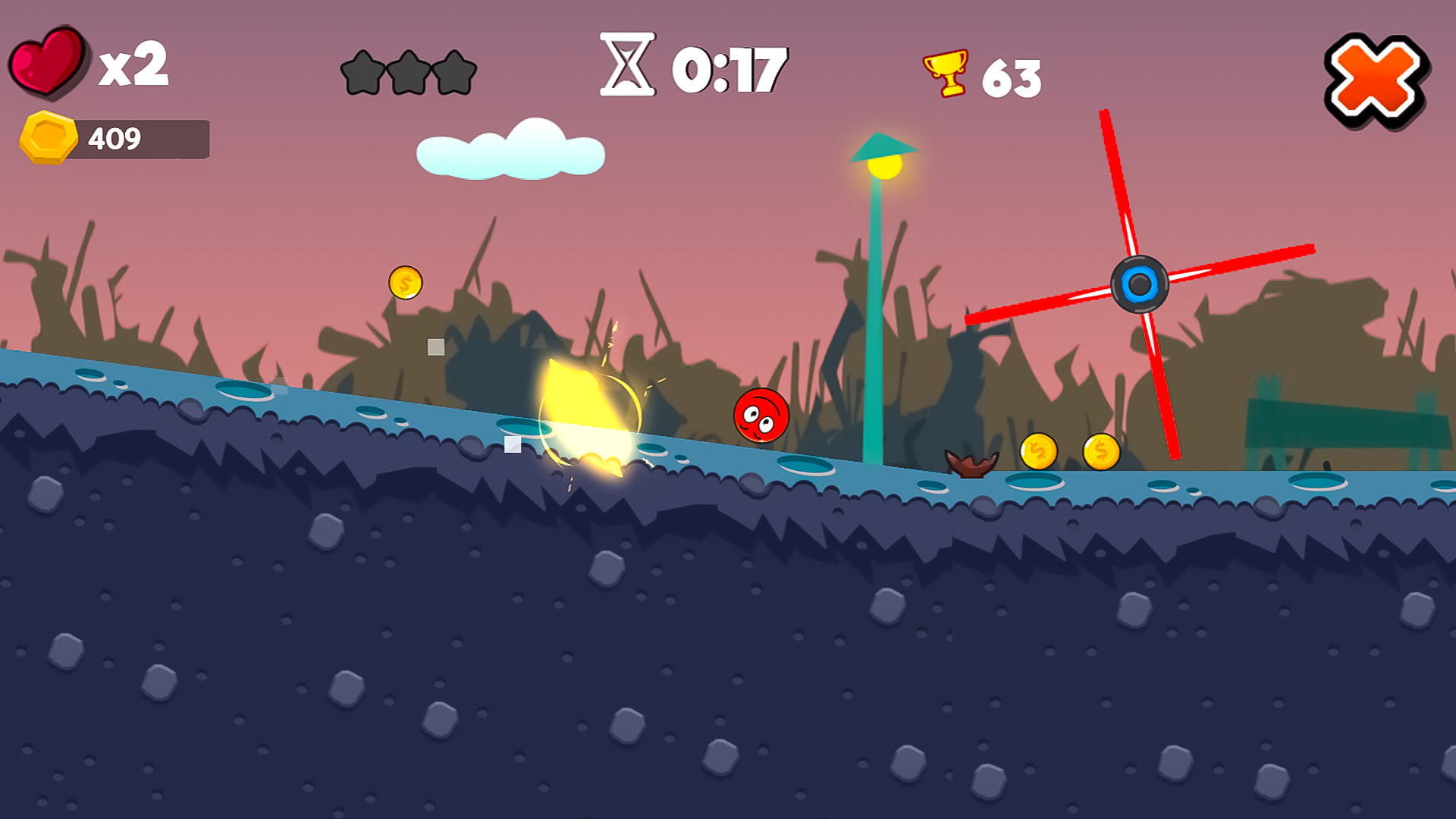Click the trophy score icon

point(943,72)
